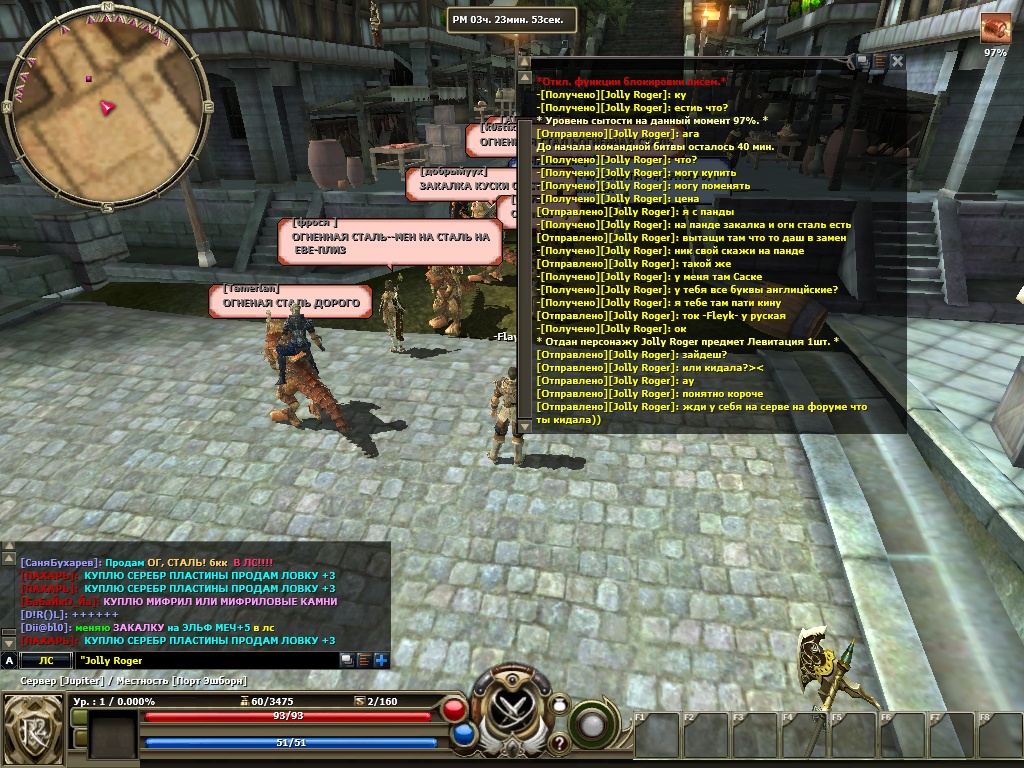The height and width of the screenshot is (768, 1024).
Task: Open the small bag icon beside swords emblem
Action: tap(560, 705)
